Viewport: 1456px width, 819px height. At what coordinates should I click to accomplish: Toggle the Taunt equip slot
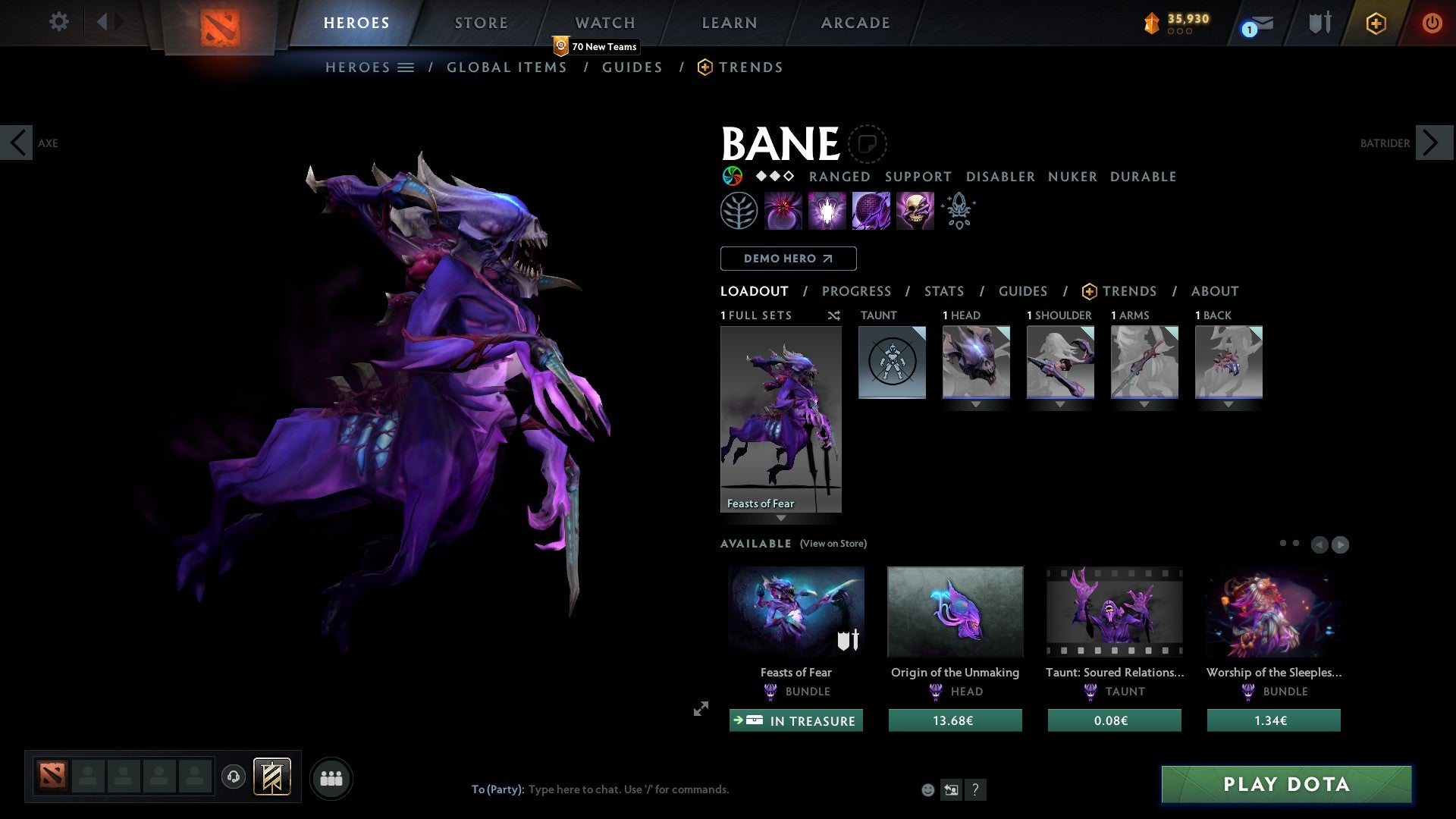(892, 362)
